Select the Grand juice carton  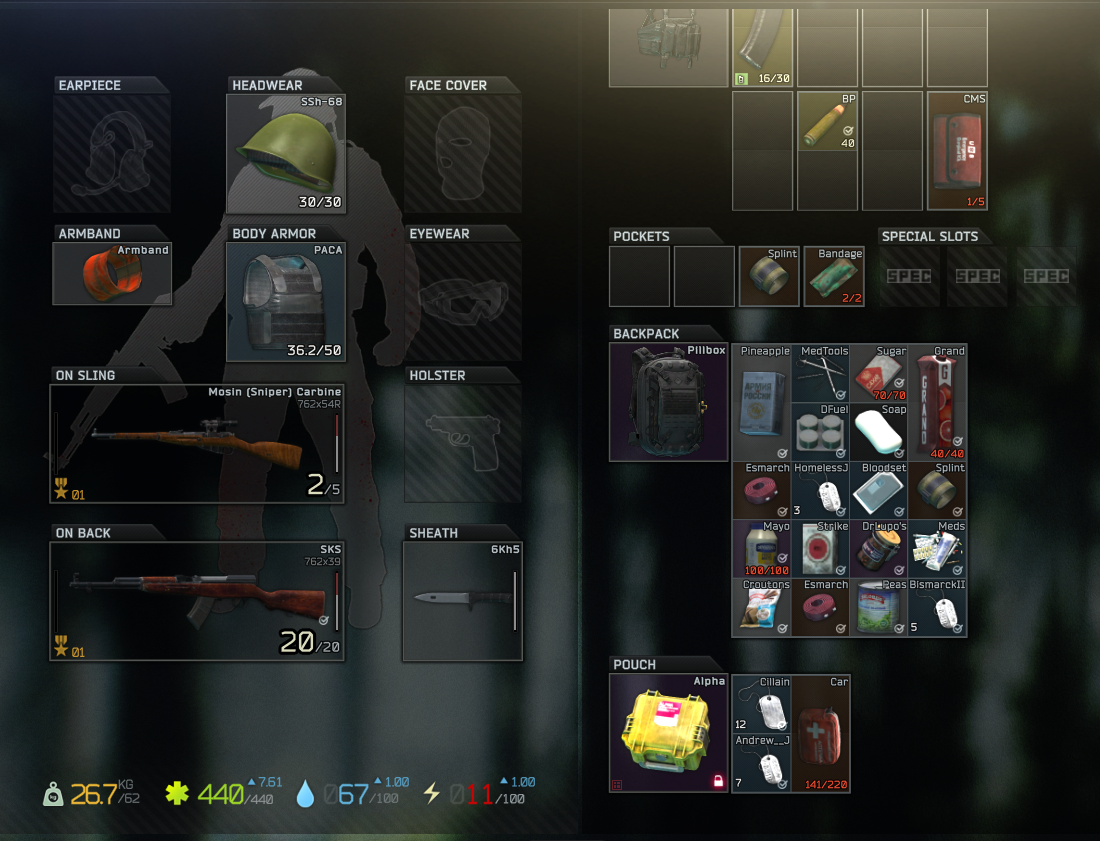coord(938,402)
